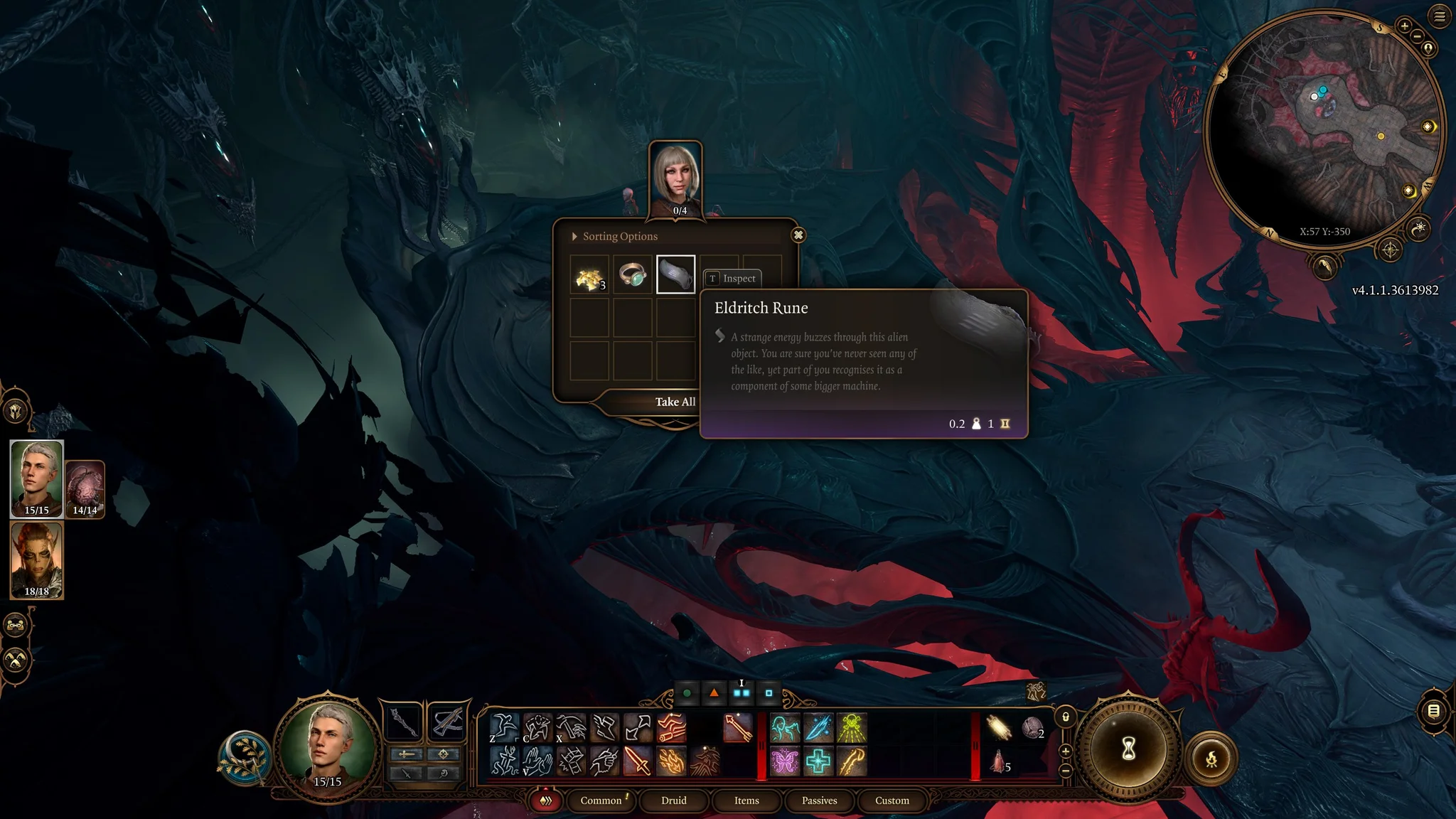Switch hotbar to the Druid tab
This screenshot has height=819, width=1456.
[673, 801]
